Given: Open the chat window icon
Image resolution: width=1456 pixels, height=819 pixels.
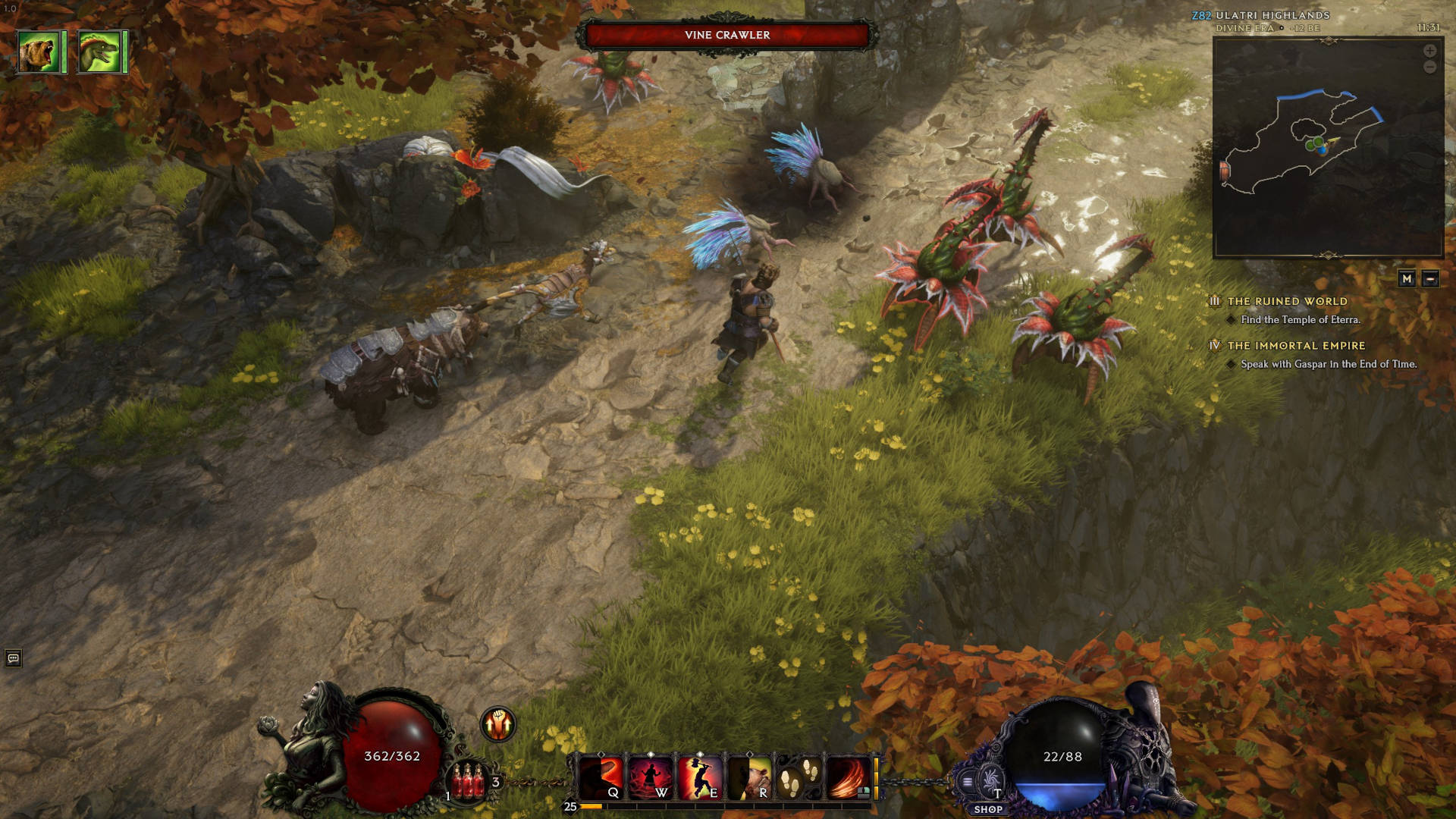Looking at the screenshot, I should click(x=13, y=658).
